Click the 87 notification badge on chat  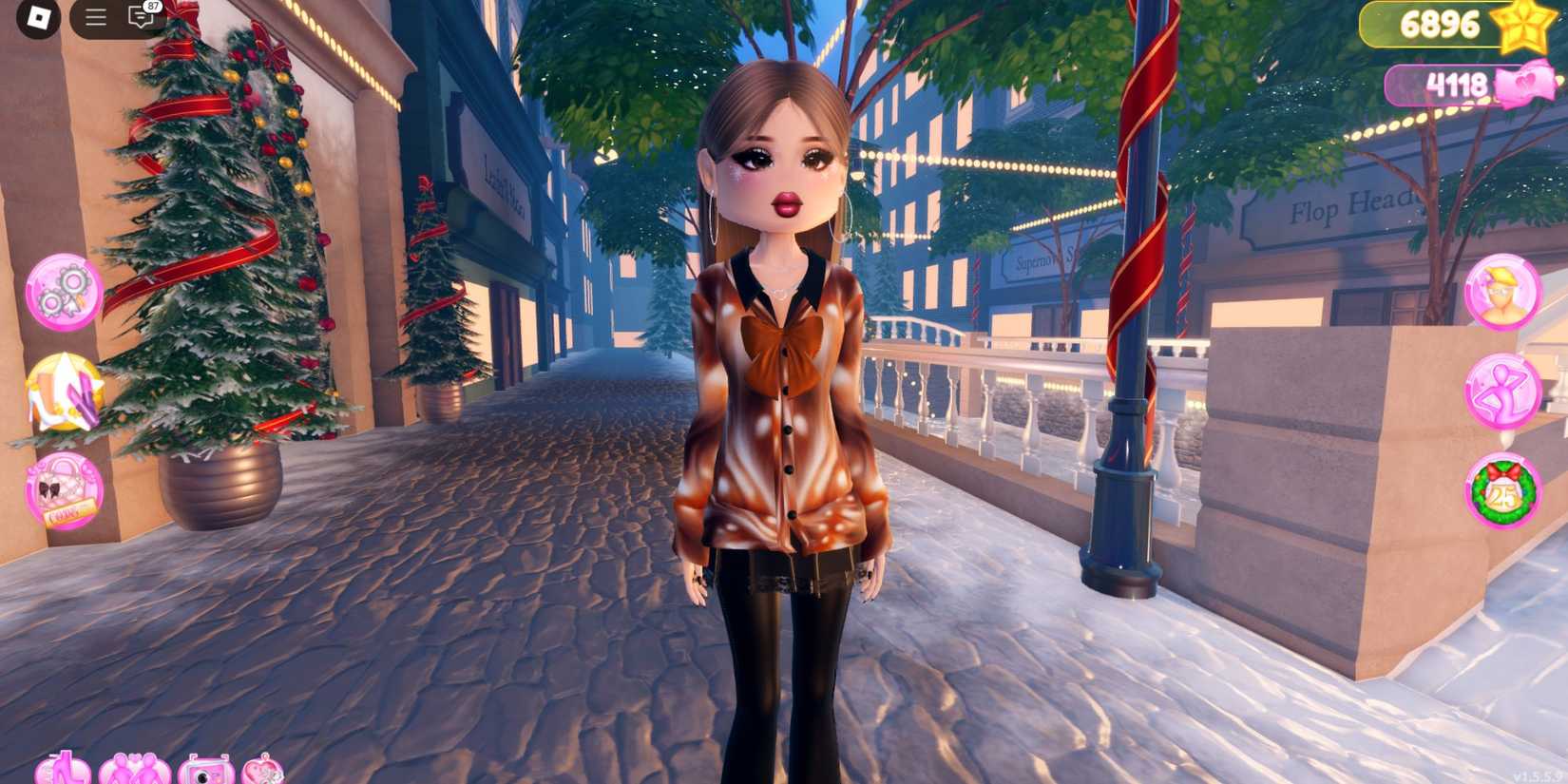(151, 8)
